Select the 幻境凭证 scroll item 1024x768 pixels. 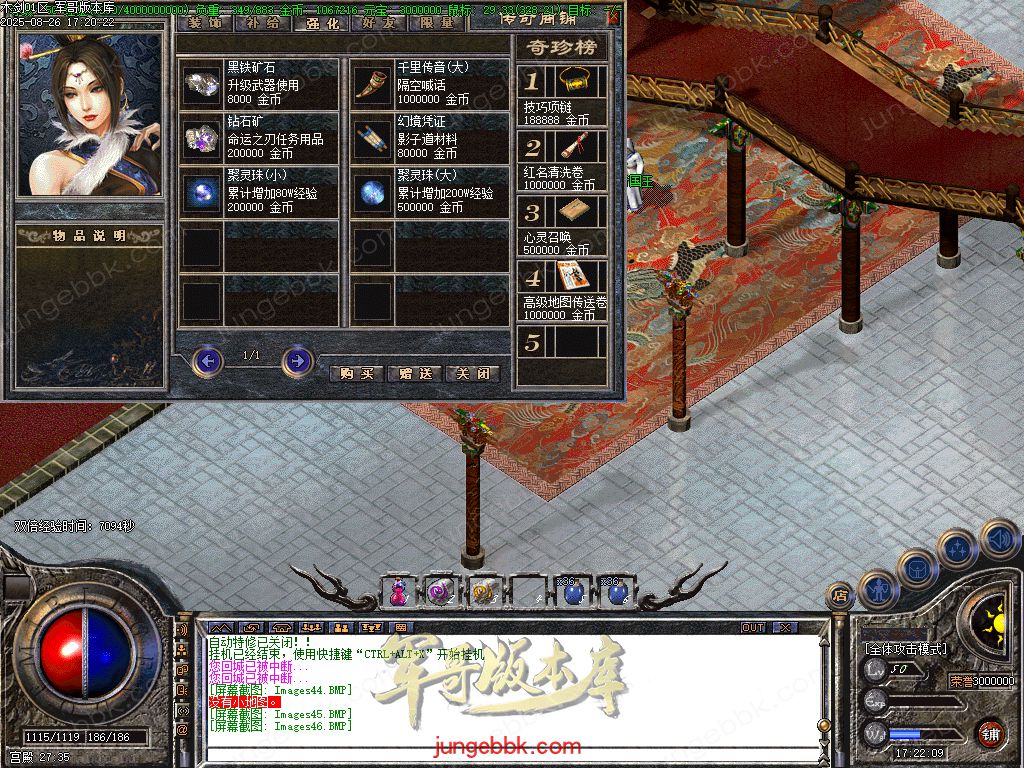coord(372,138)
